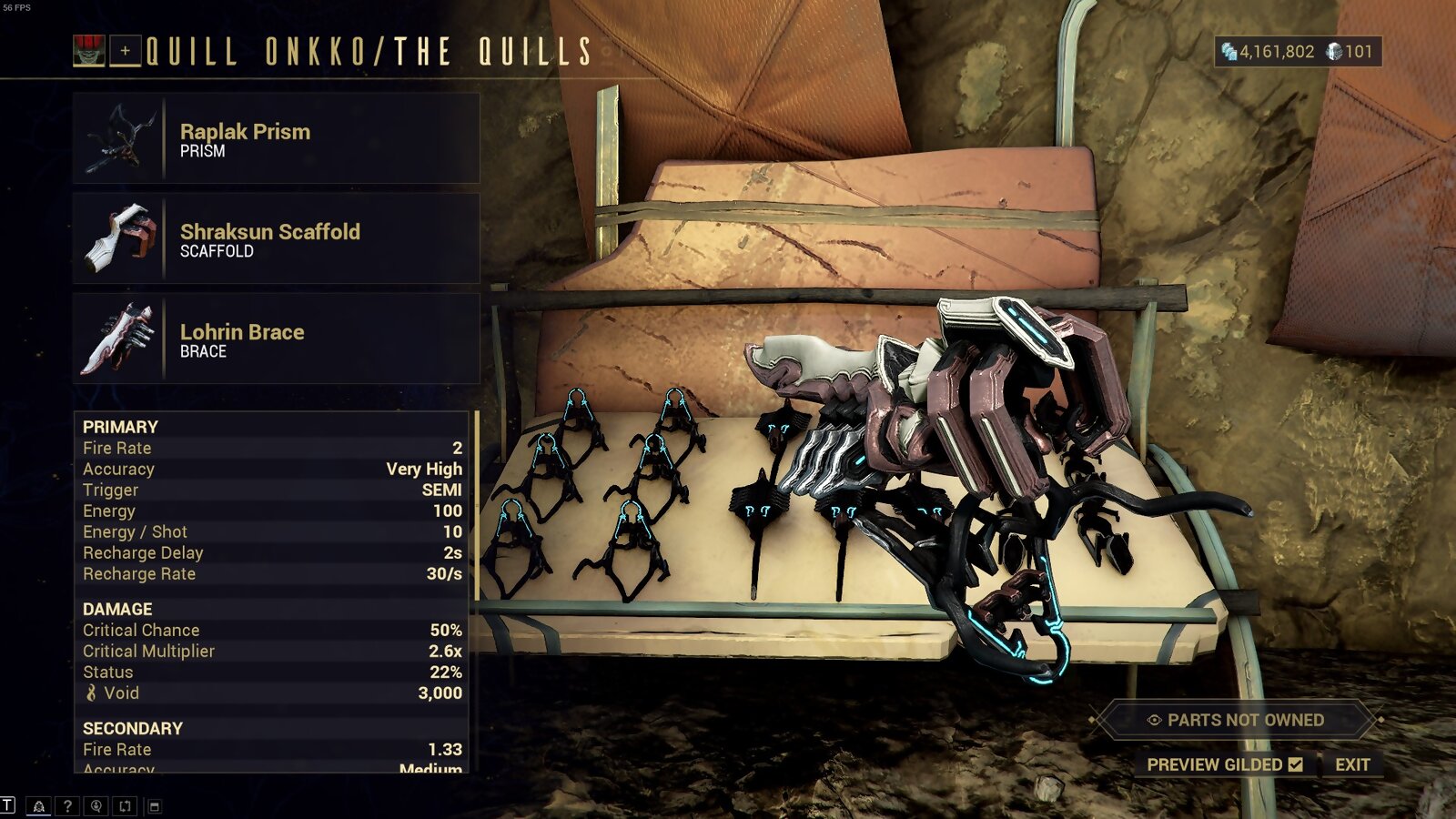The height and width of the screenshot is (819, 1456).
Task: Open the chat panel icon
Action: point(8,805)
